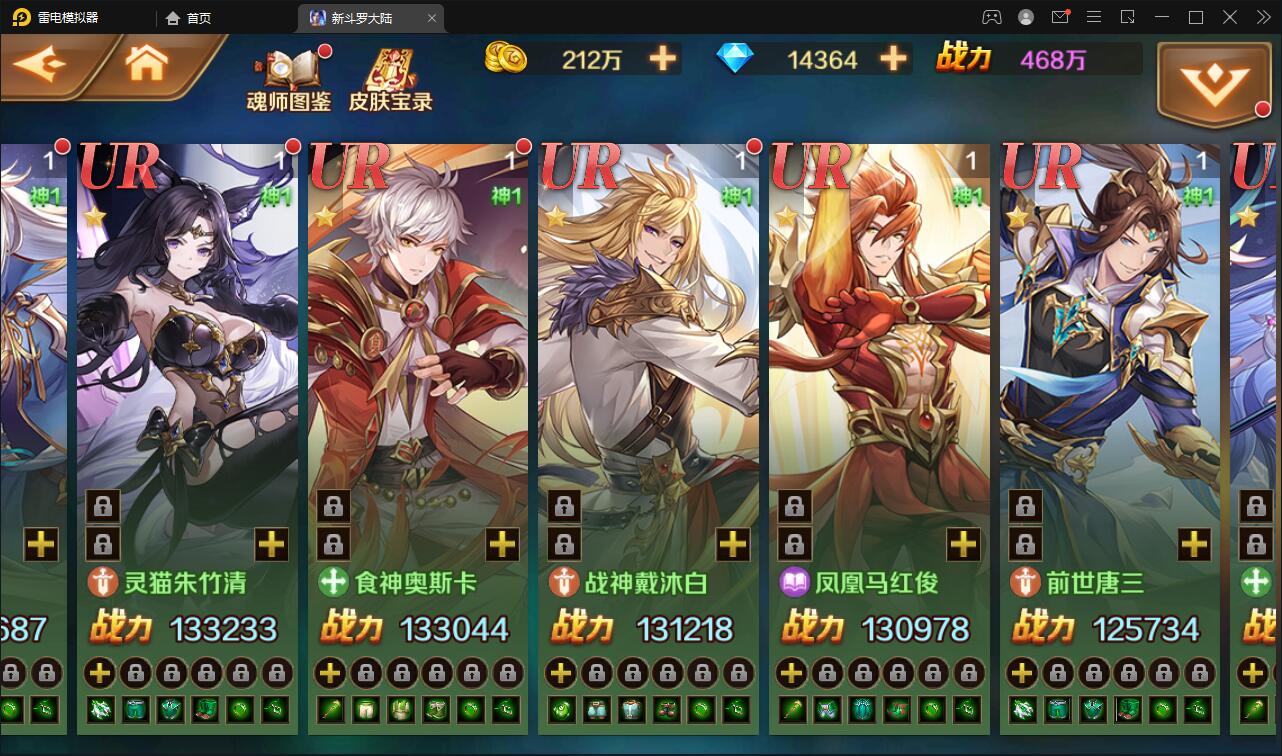Click the blue diamond currency icon
The height and width of the screenshot is (756, 1282).
738,59
